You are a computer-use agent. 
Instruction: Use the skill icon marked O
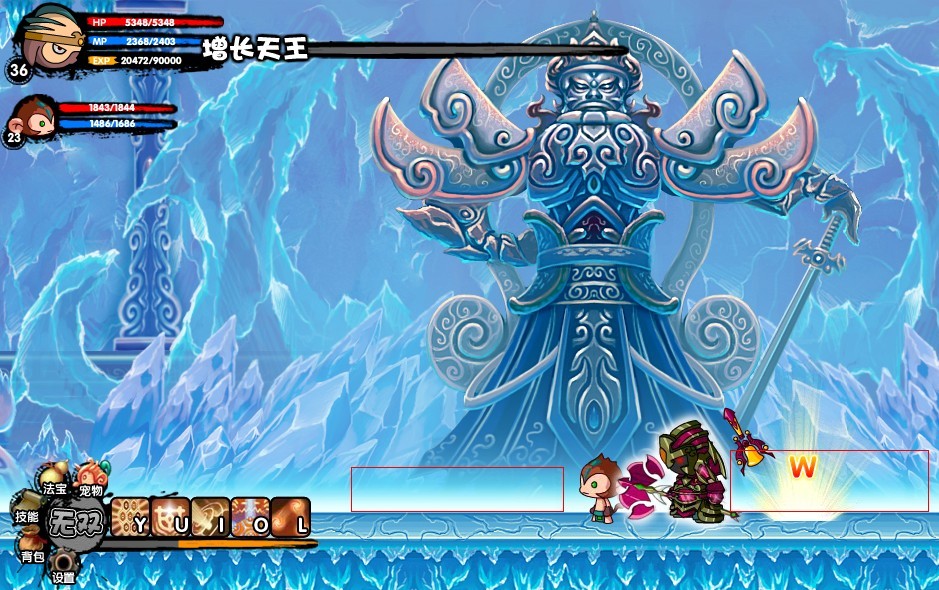[250, 517]
